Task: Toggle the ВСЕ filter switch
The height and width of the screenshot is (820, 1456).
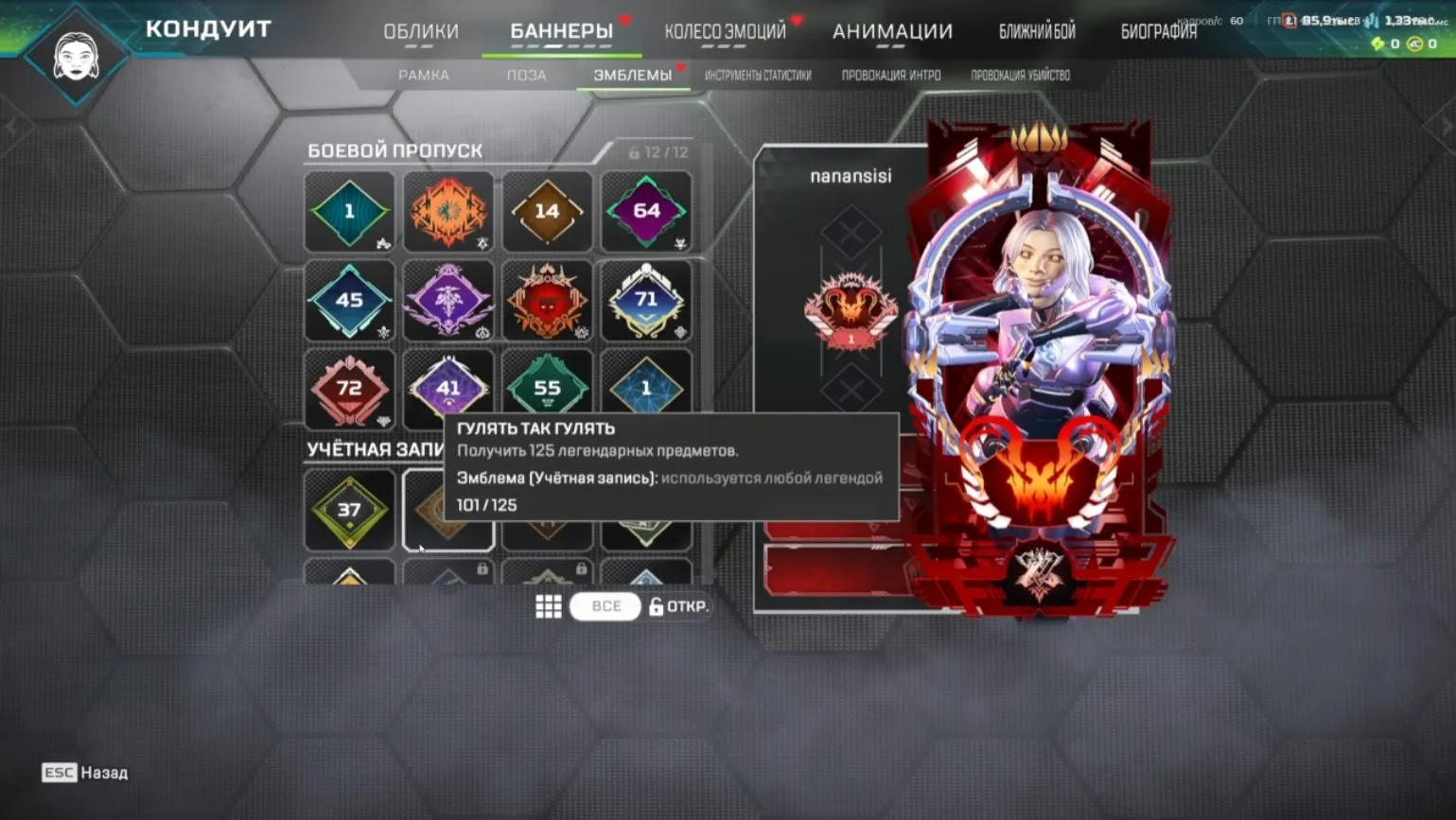Action: pos(605,606)
